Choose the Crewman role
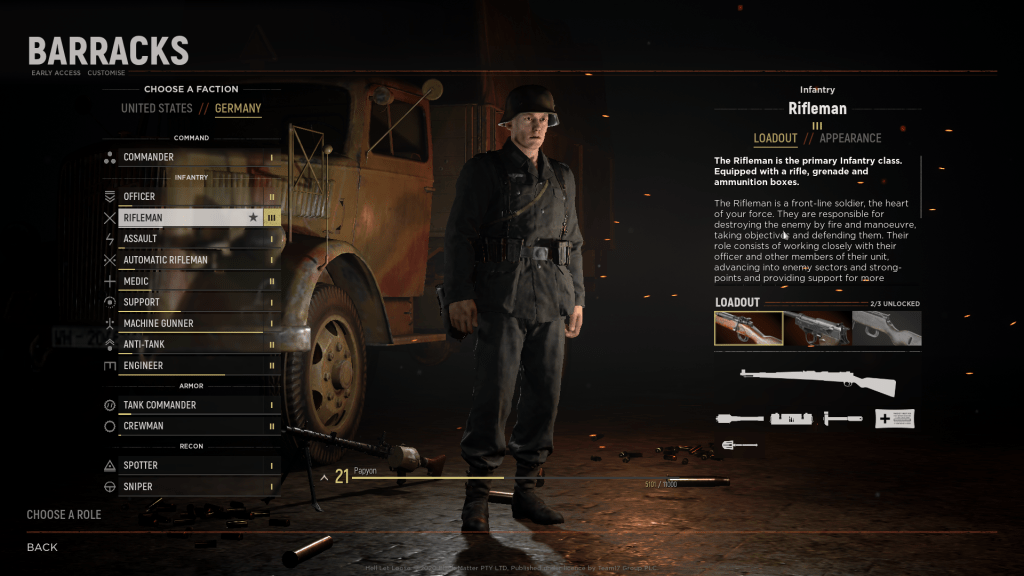1024x576 pixels. (190, 426)
